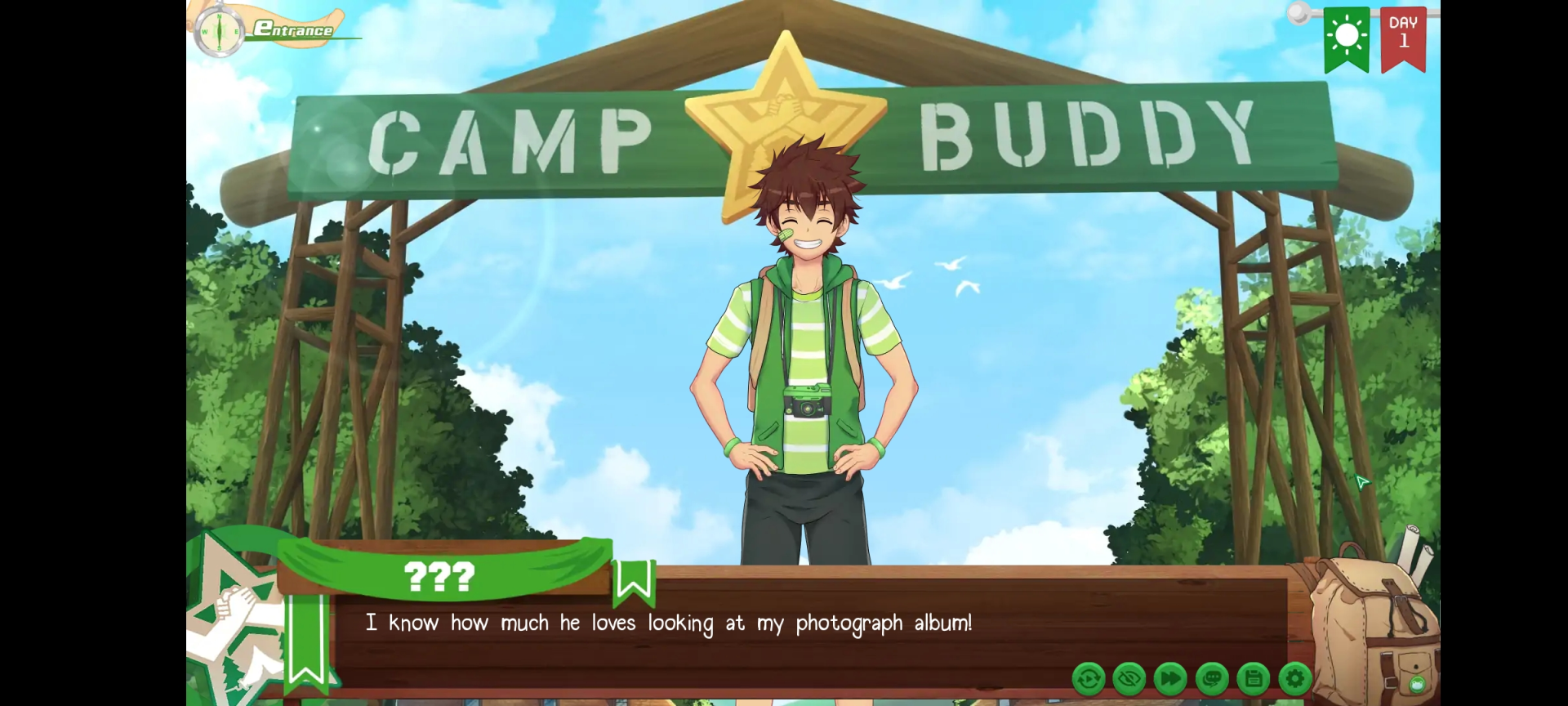Select the skip fast-forward icon
The width and height of the screenshot is (1568, 706).
[1171, 678]
